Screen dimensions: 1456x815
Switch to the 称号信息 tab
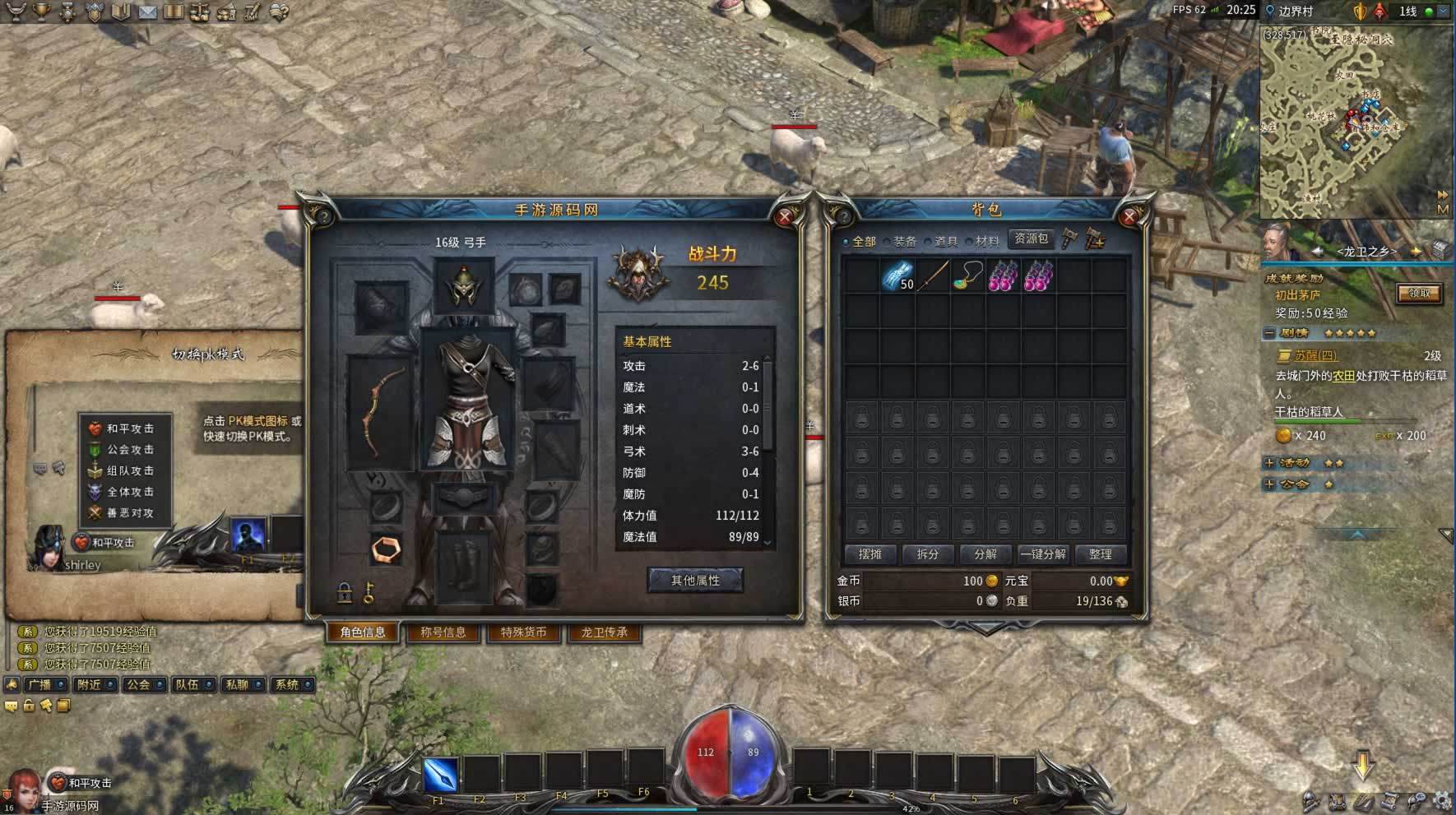(443, 632)
